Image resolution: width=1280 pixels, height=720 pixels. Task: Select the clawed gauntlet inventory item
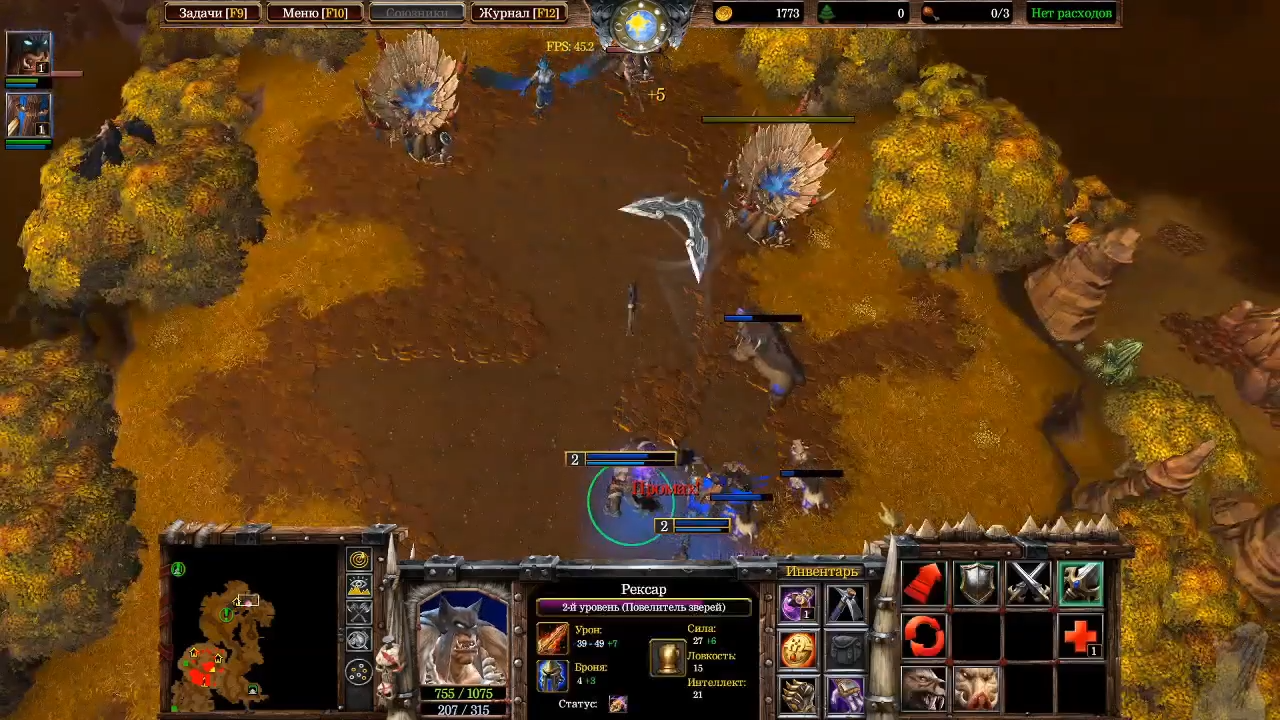click(x=798, y=695)
